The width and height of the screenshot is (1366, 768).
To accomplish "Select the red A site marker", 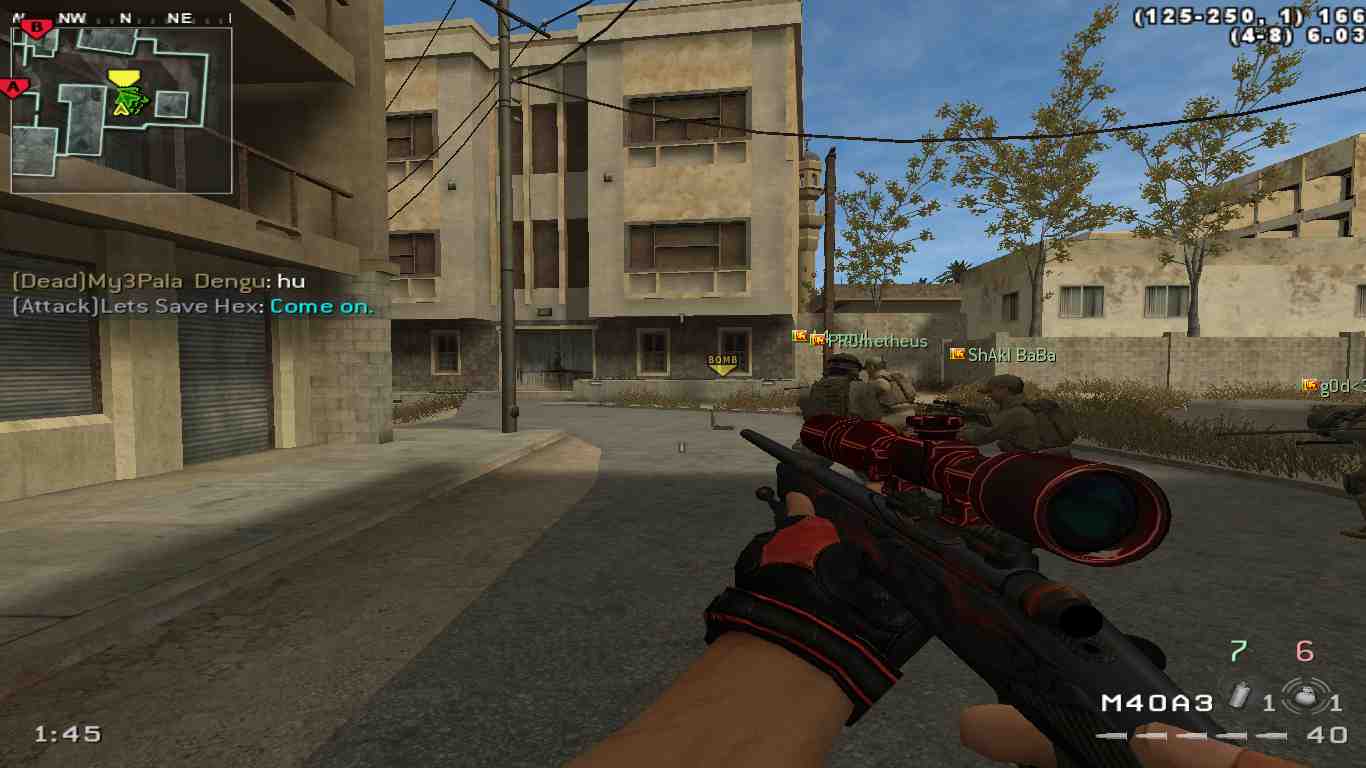I will point(14,88).
